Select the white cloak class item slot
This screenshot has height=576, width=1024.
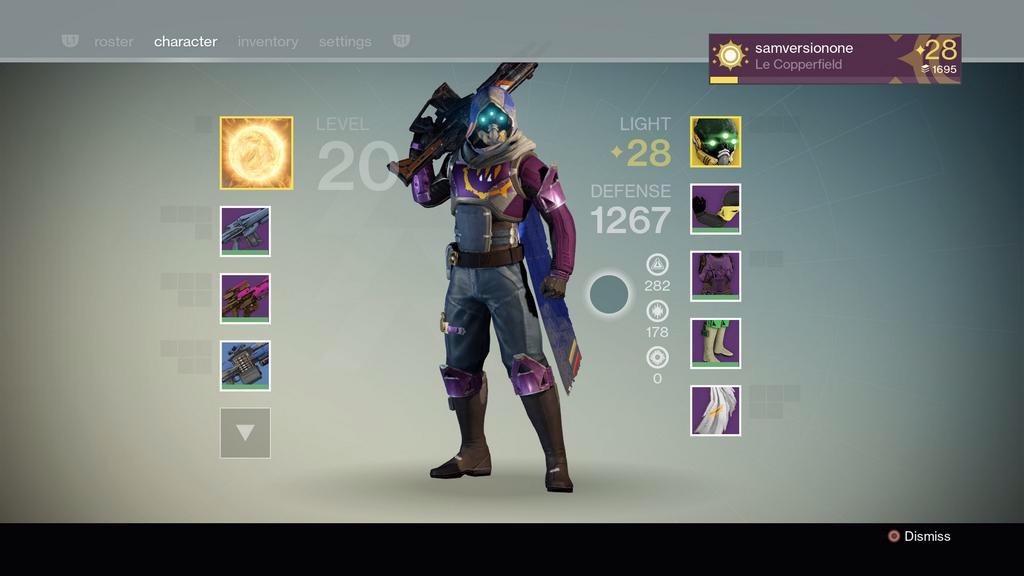coord(715,410)
